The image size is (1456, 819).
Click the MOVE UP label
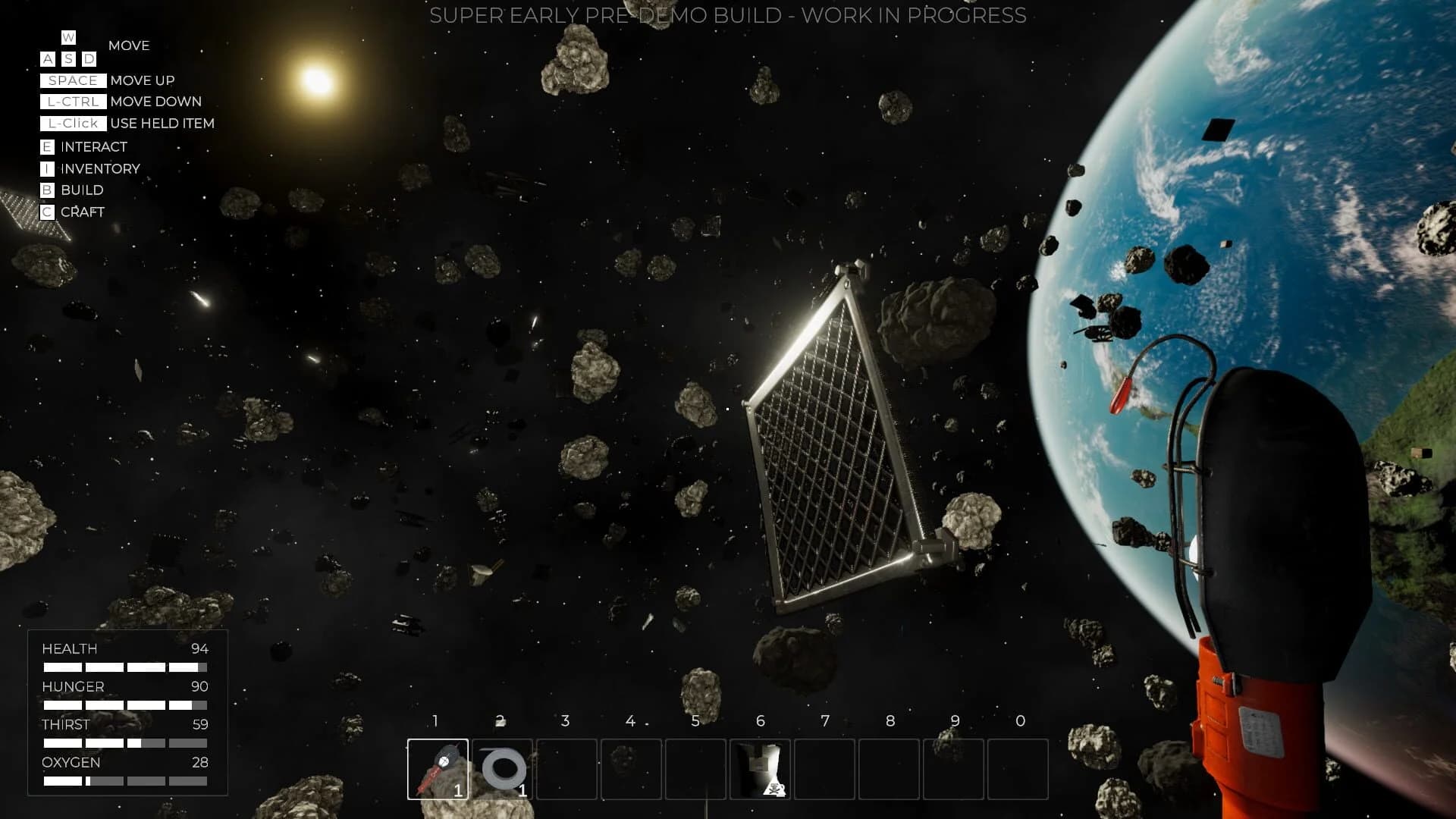[x=143, y=80]
